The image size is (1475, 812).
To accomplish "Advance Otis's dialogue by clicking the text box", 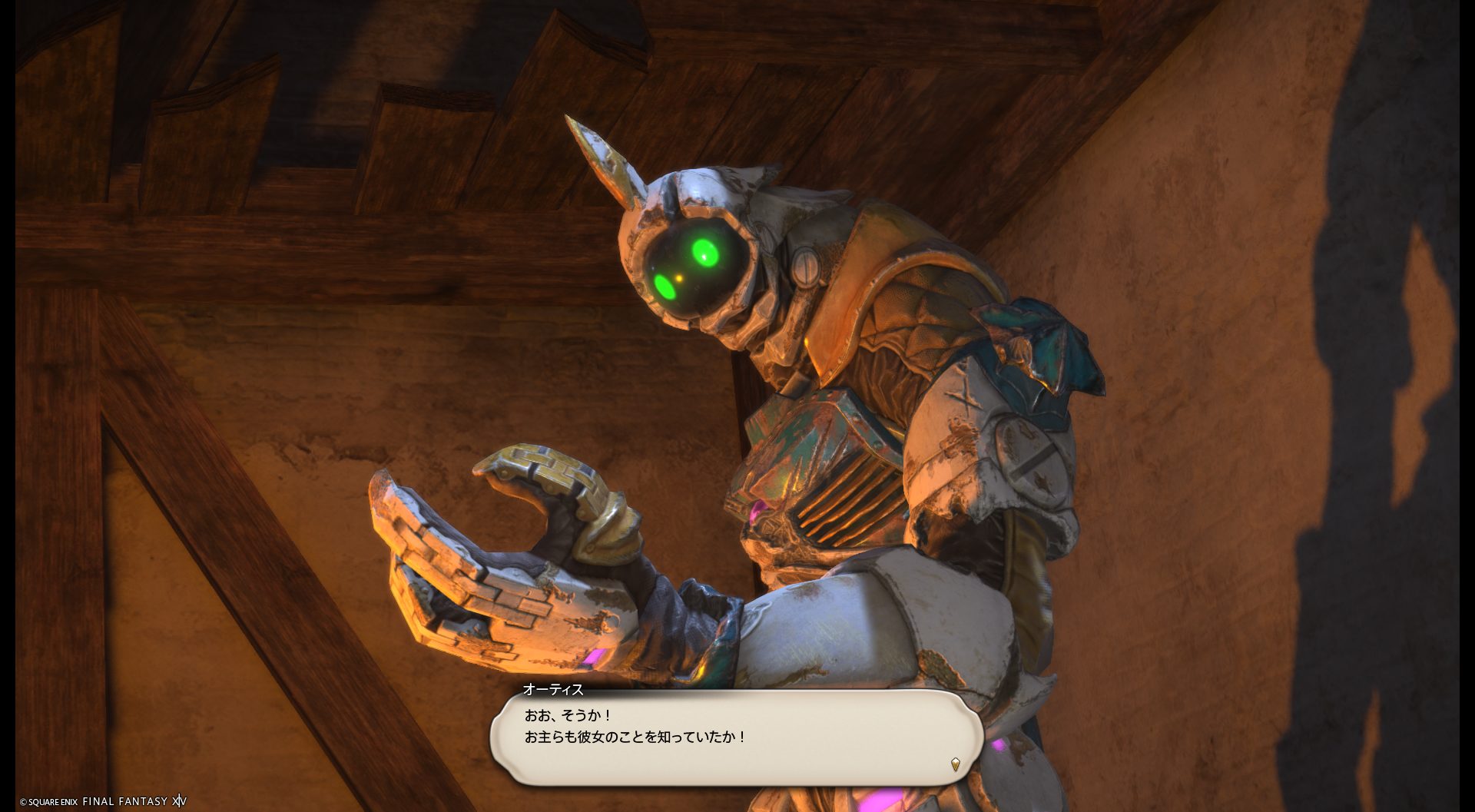I will point(736,736).
